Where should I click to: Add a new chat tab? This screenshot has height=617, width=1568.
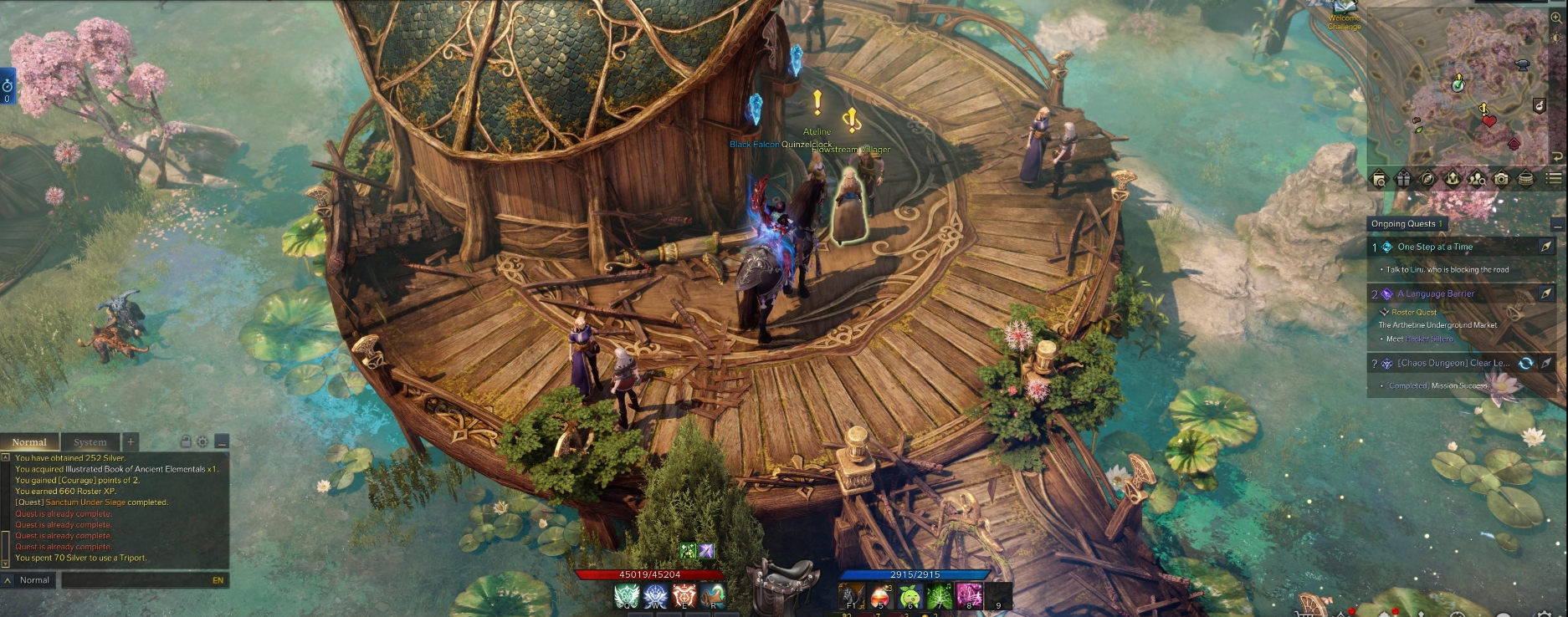[131, 441]
